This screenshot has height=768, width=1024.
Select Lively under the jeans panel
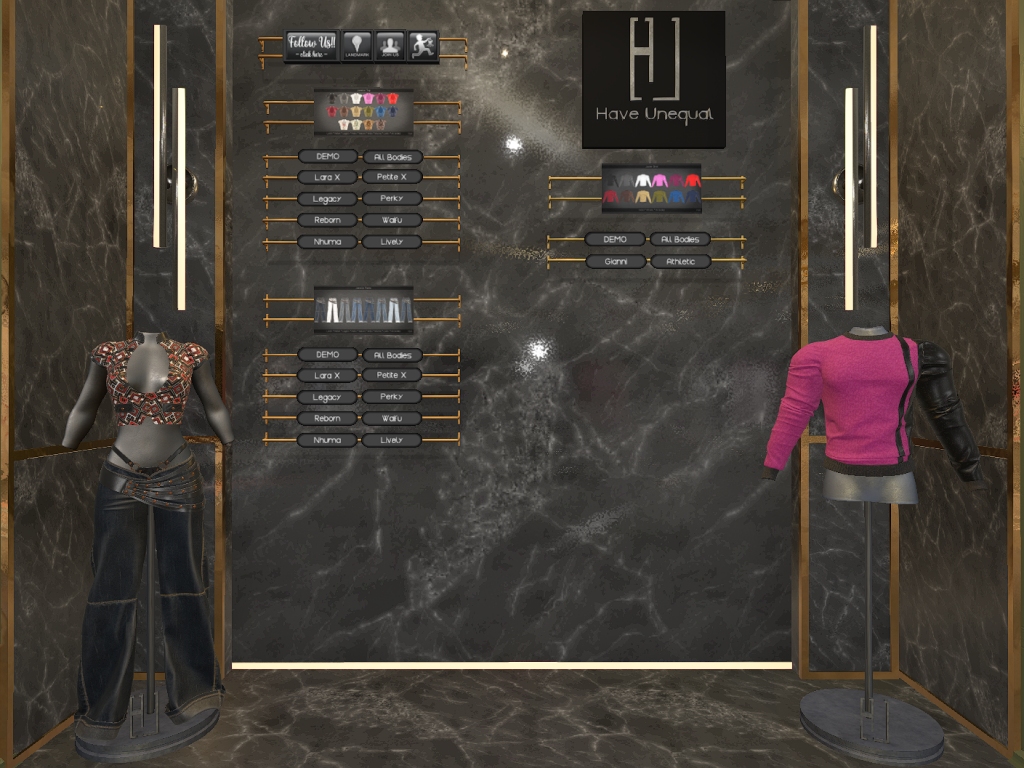click(x=393, y=440)
